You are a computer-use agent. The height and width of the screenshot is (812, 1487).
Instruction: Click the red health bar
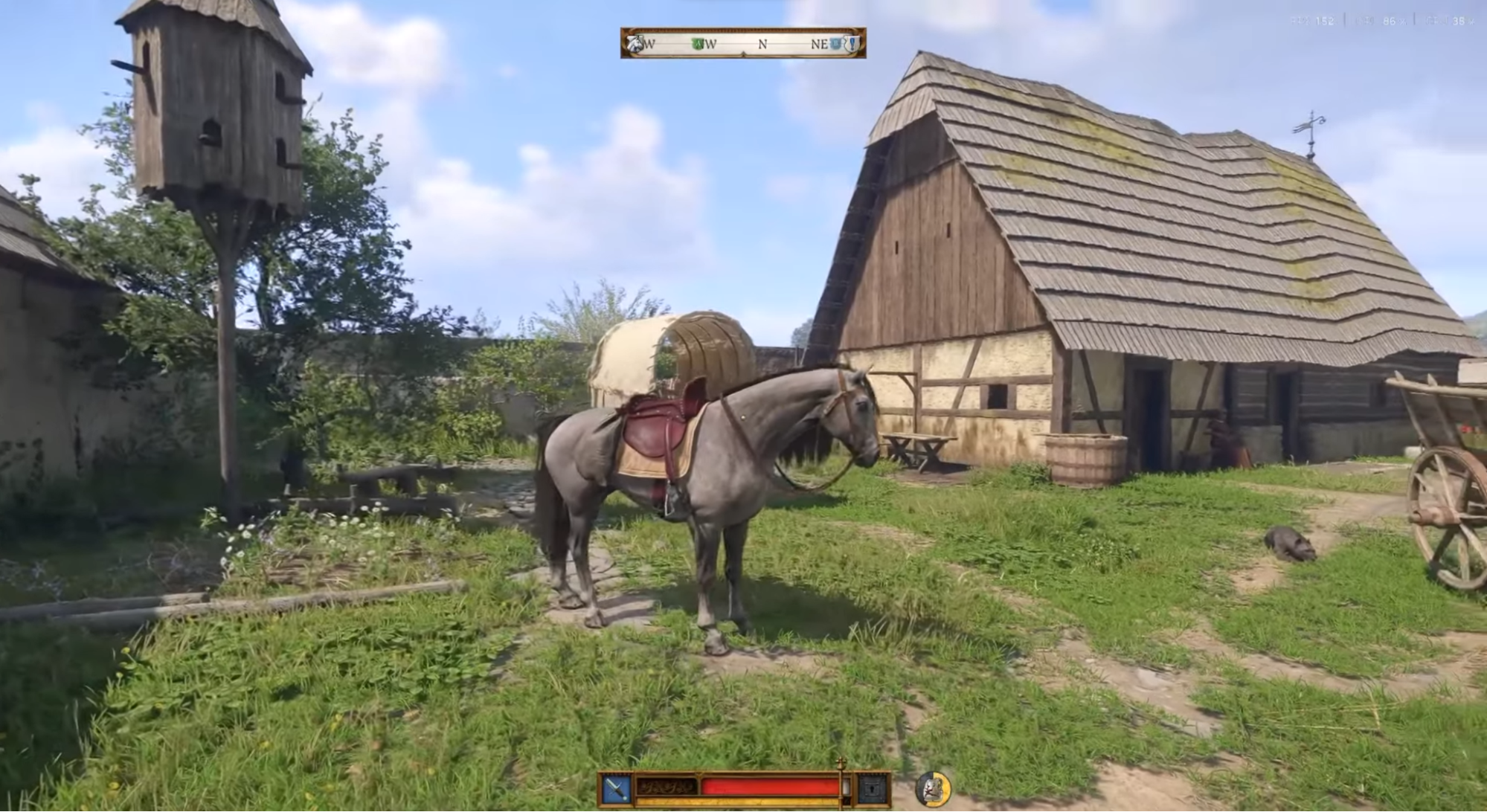770,786
